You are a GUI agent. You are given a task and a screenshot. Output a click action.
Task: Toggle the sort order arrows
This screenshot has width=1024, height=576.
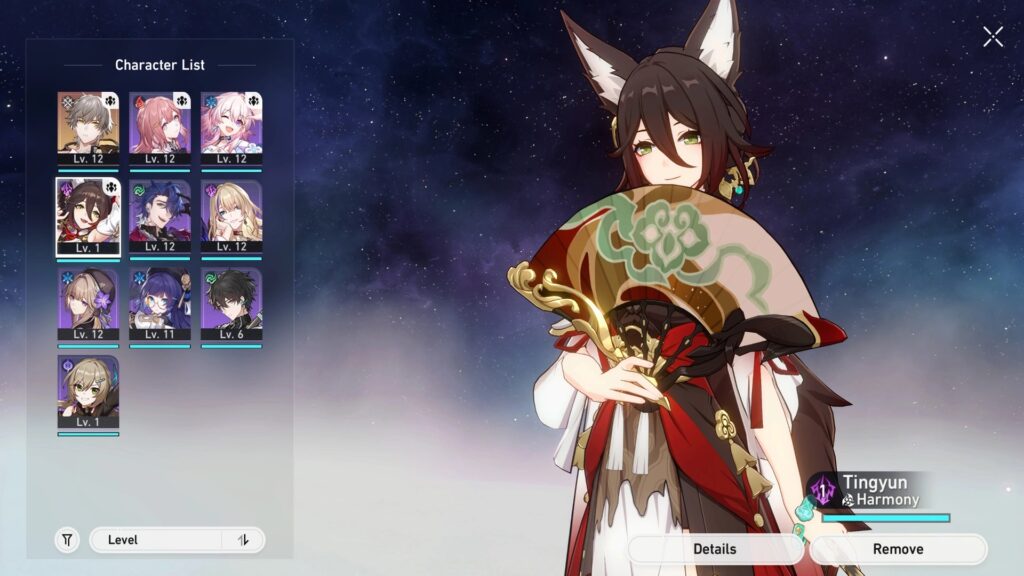tap(243, 540)
